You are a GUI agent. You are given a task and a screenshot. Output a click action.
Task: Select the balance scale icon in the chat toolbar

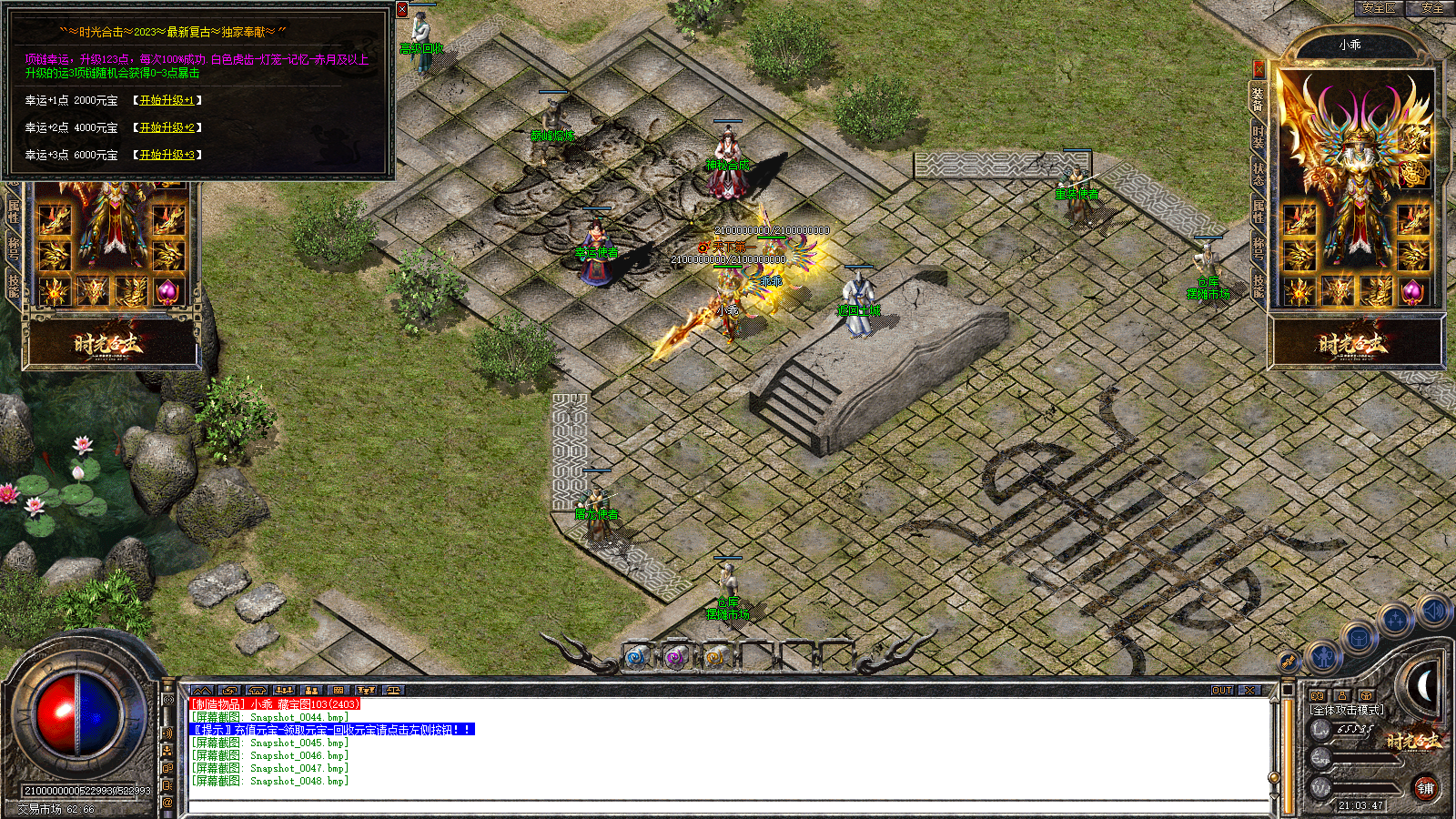[x=394, y=690]
